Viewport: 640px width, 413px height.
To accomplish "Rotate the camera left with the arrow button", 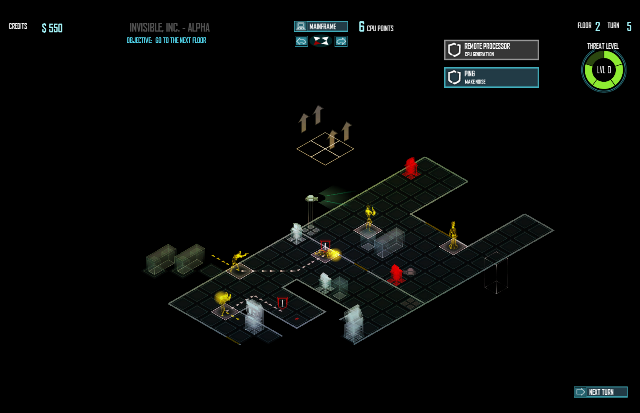I will [301, 41].
